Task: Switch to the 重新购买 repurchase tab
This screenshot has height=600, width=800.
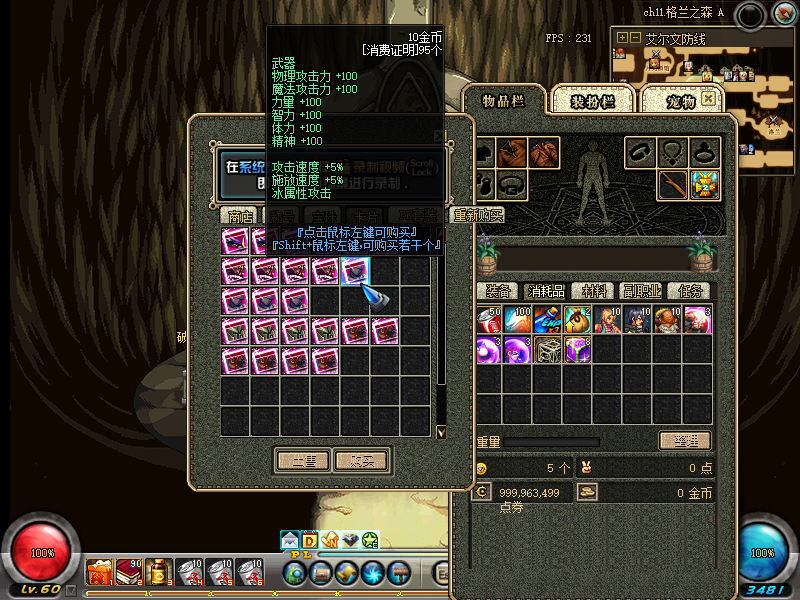Action: coord(477,215)
